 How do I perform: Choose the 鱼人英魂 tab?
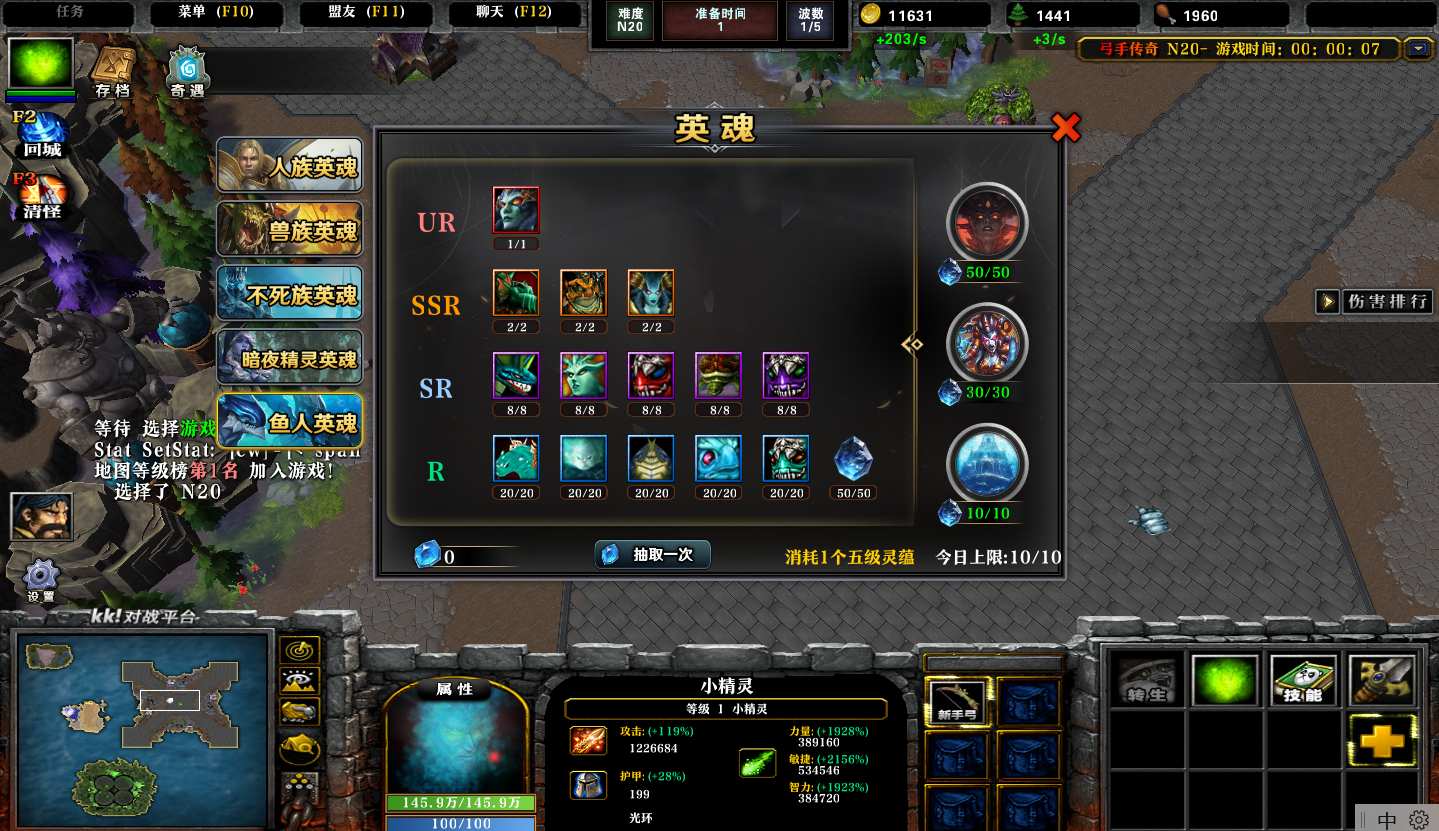[289, 422]
